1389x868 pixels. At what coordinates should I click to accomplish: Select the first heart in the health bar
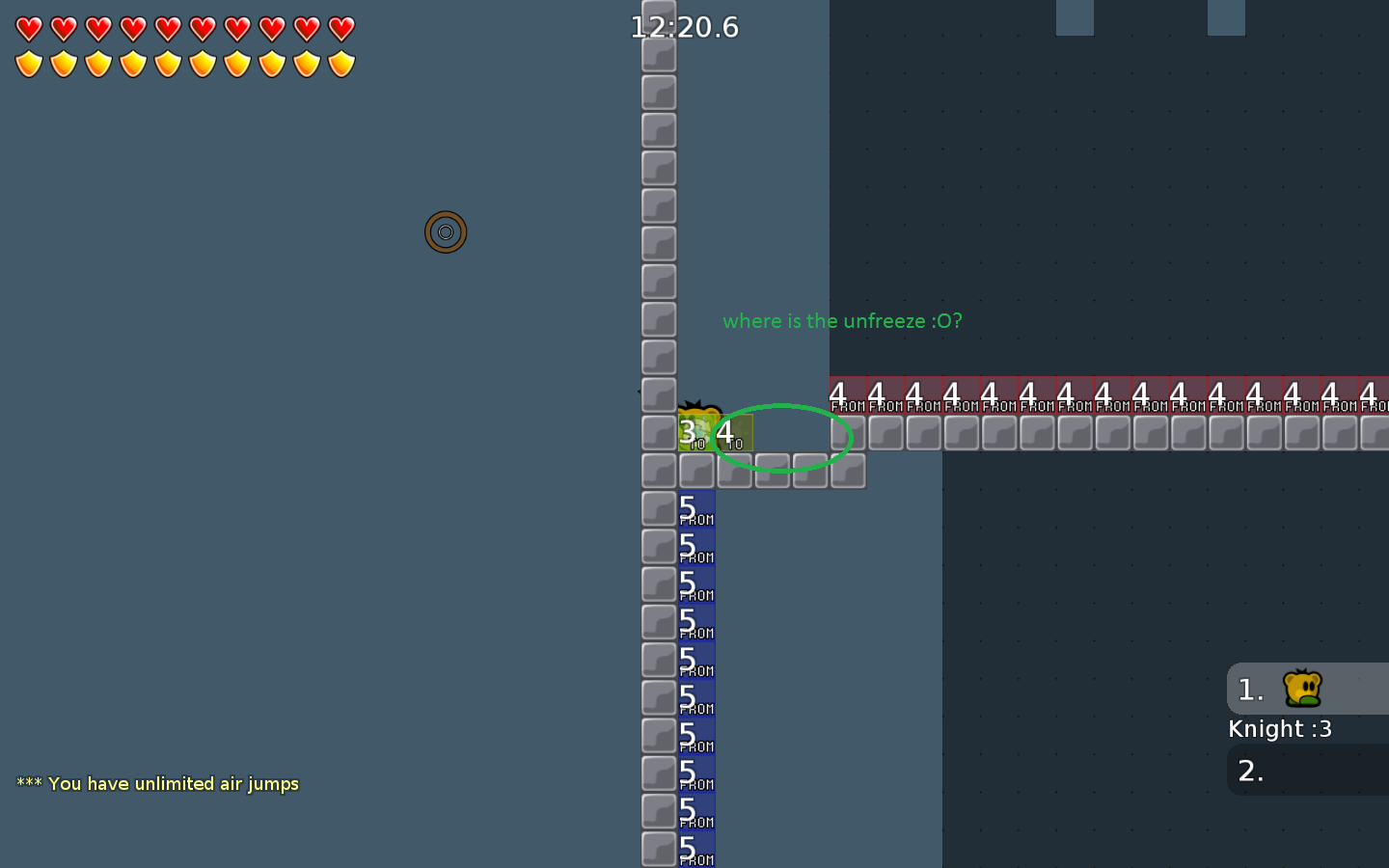pos(30,29)
